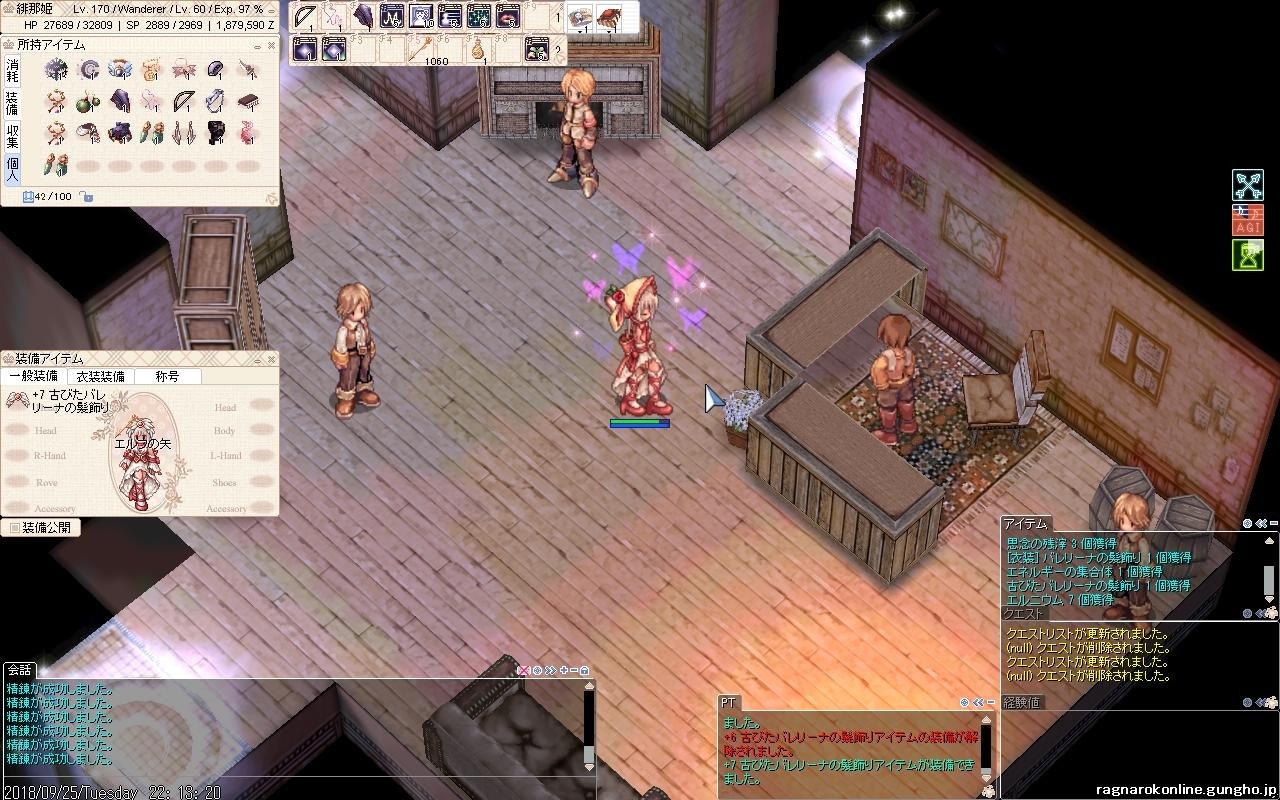
Task: Close the 所持アイテム inventory window
Action: coord(271,45)
